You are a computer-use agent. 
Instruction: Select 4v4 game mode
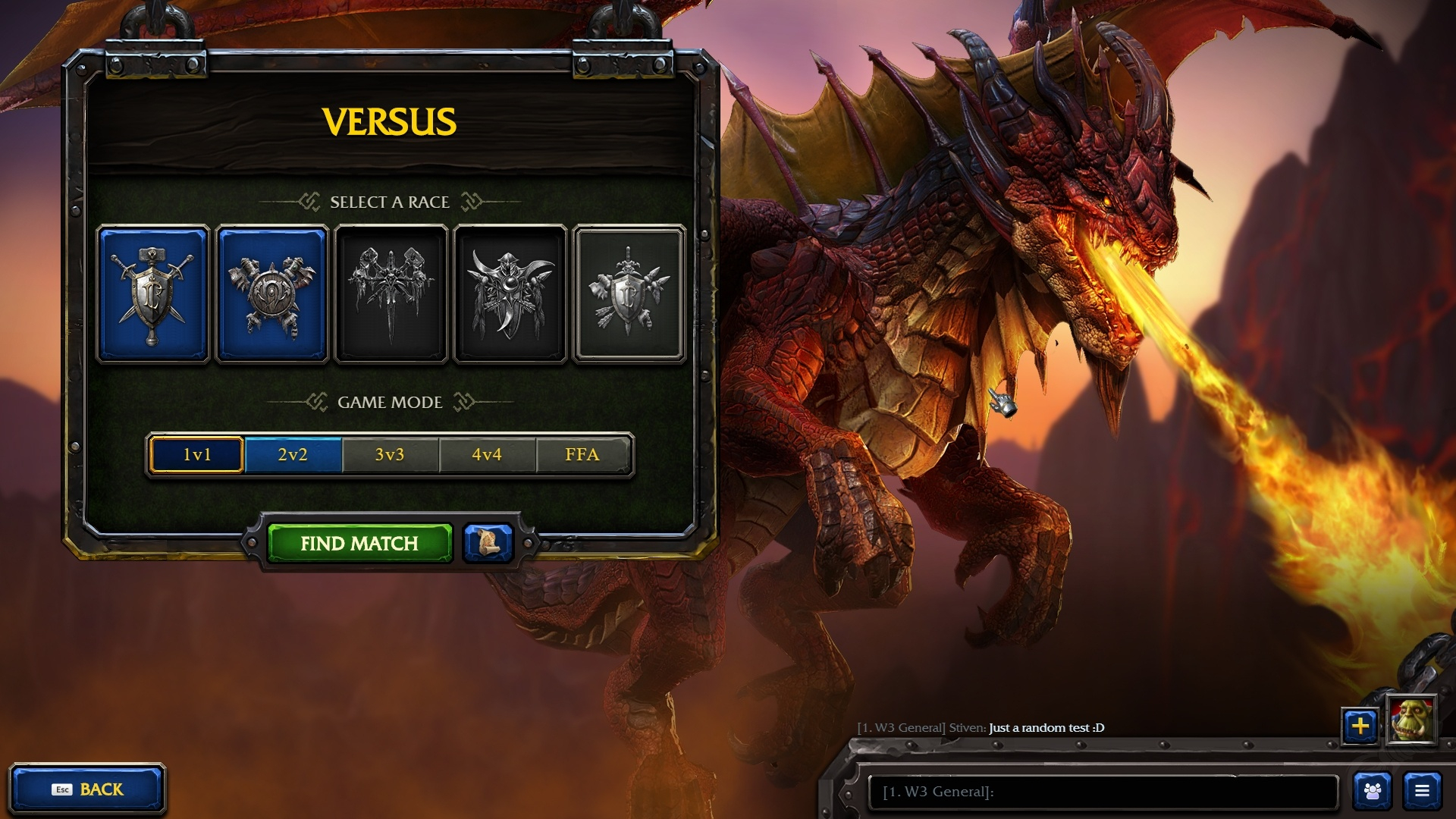pyautogui.click(x=487, y=454)
